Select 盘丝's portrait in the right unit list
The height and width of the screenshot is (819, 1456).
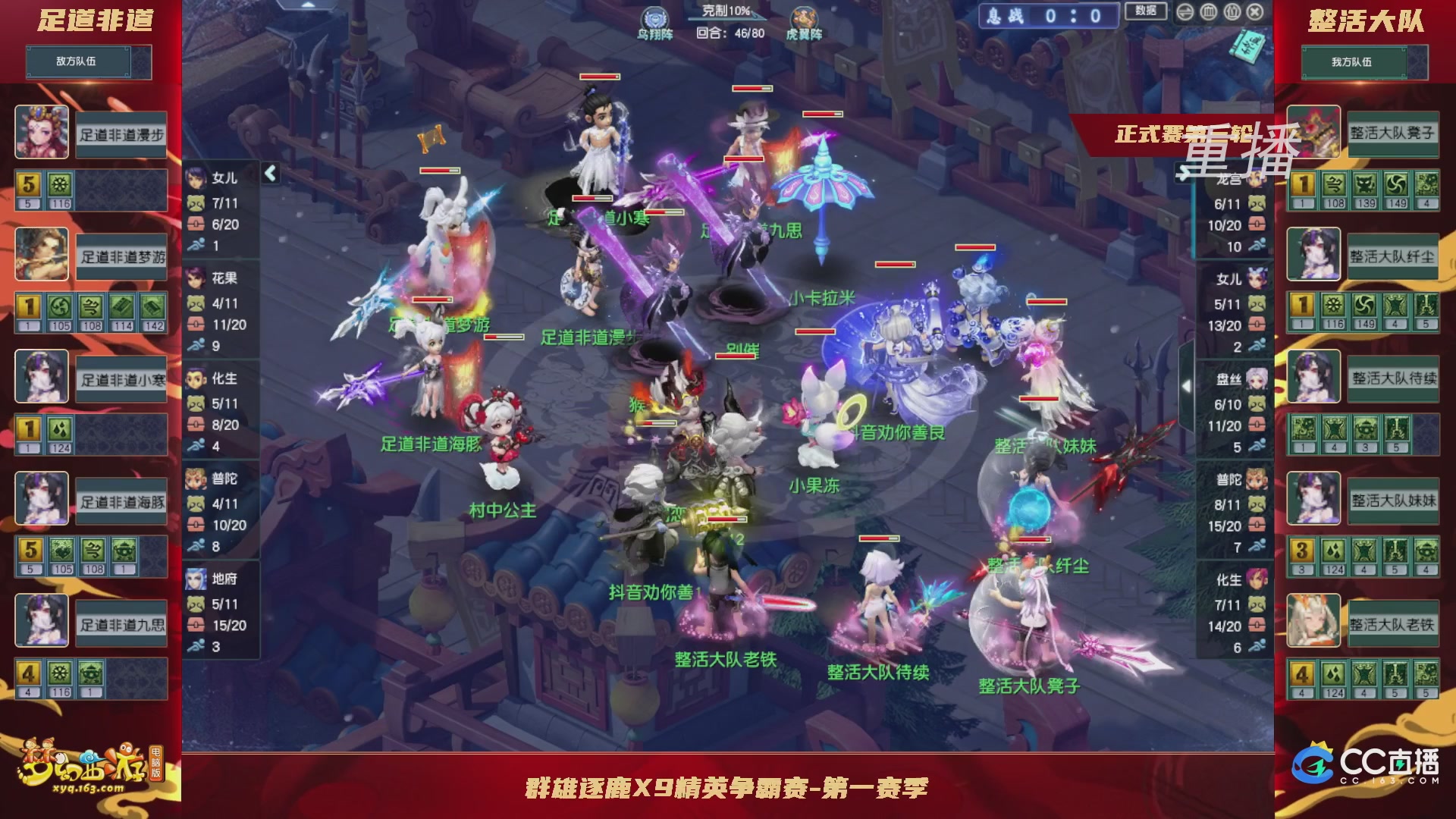[1257, 375]
